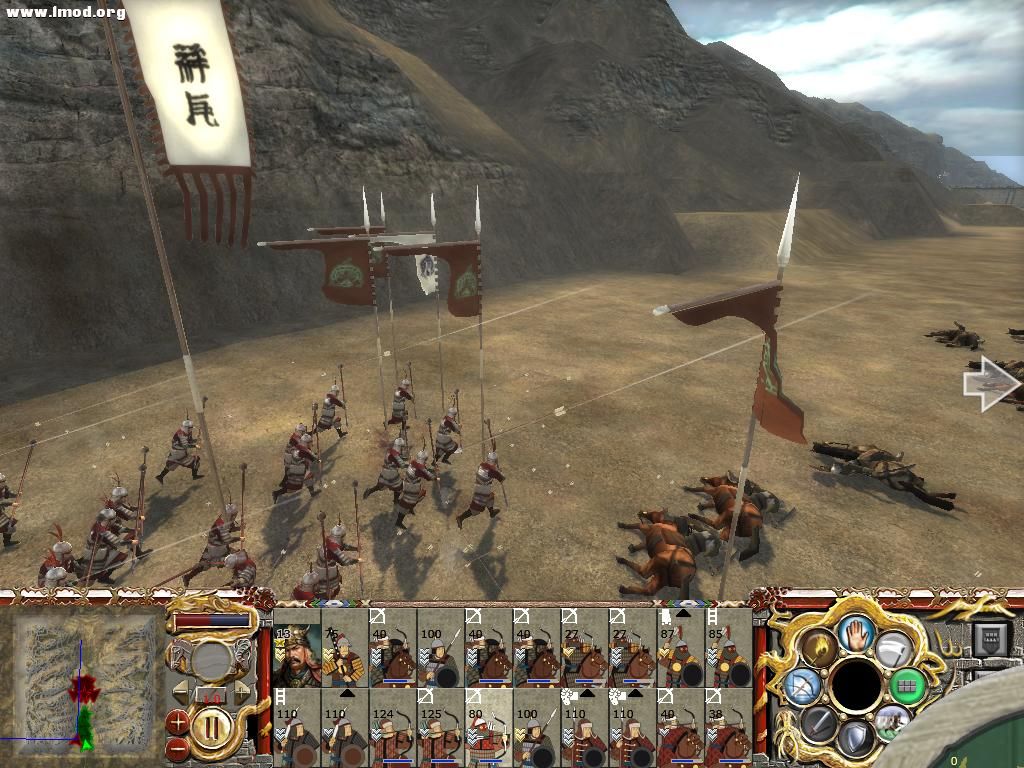This screenshot has width=1024, height=768.
Task: Pause the battle with the round pause button
Action: pos(210,724)
